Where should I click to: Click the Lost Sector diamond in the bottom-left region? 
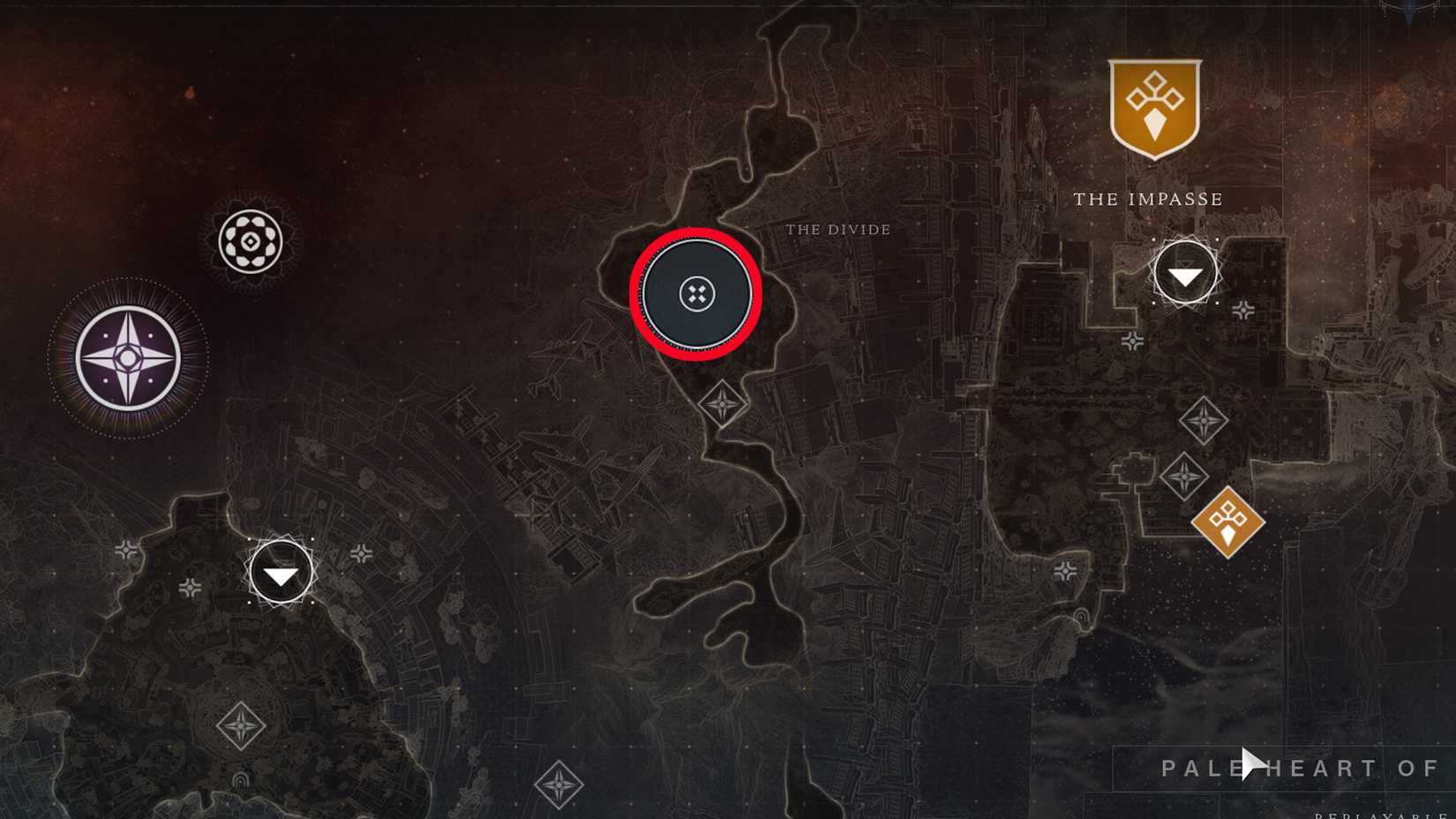click(x=243, y=725)
